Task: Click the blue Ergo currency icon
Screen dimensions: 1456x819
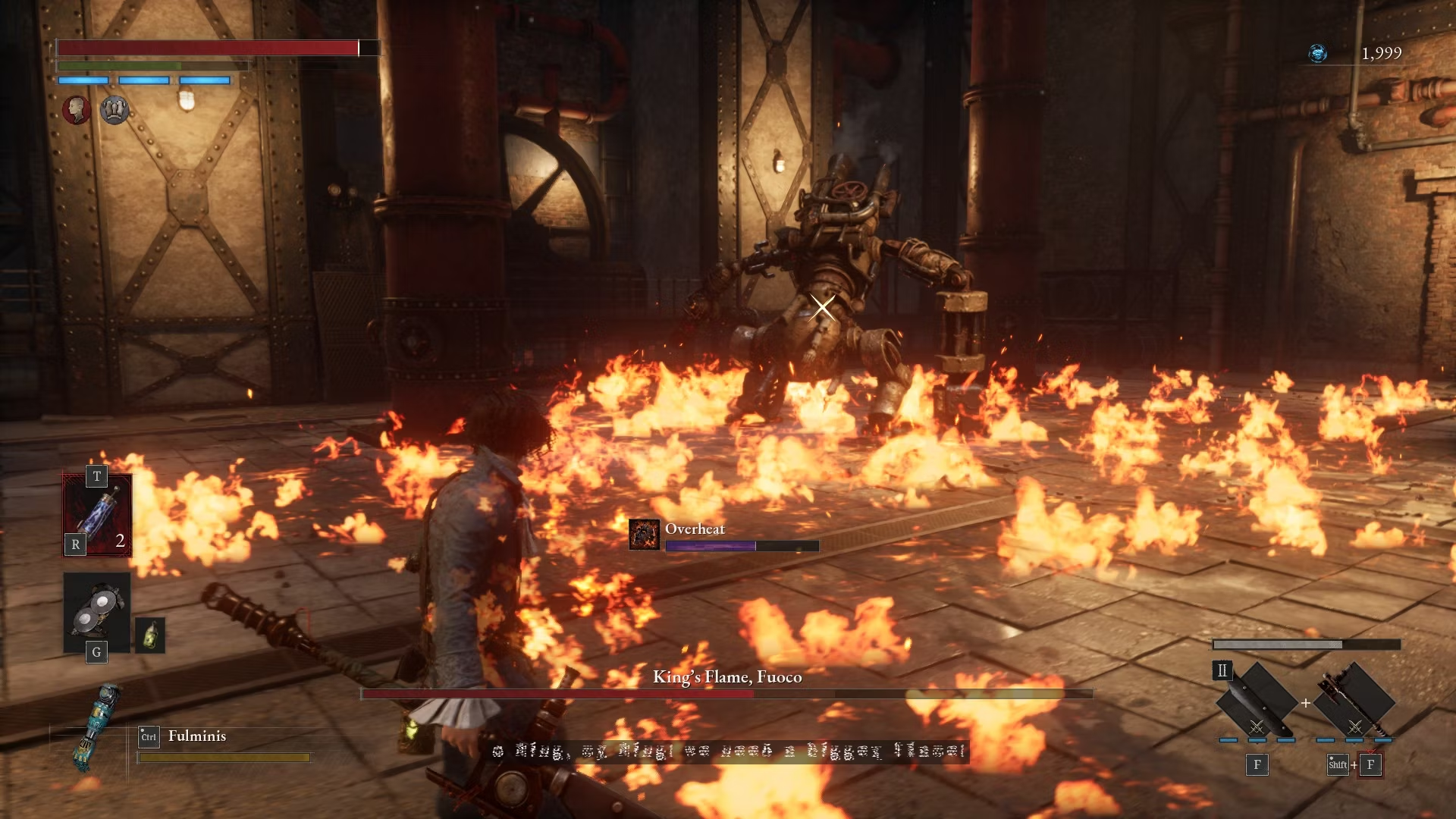Action: click(x=1318, y=53)
